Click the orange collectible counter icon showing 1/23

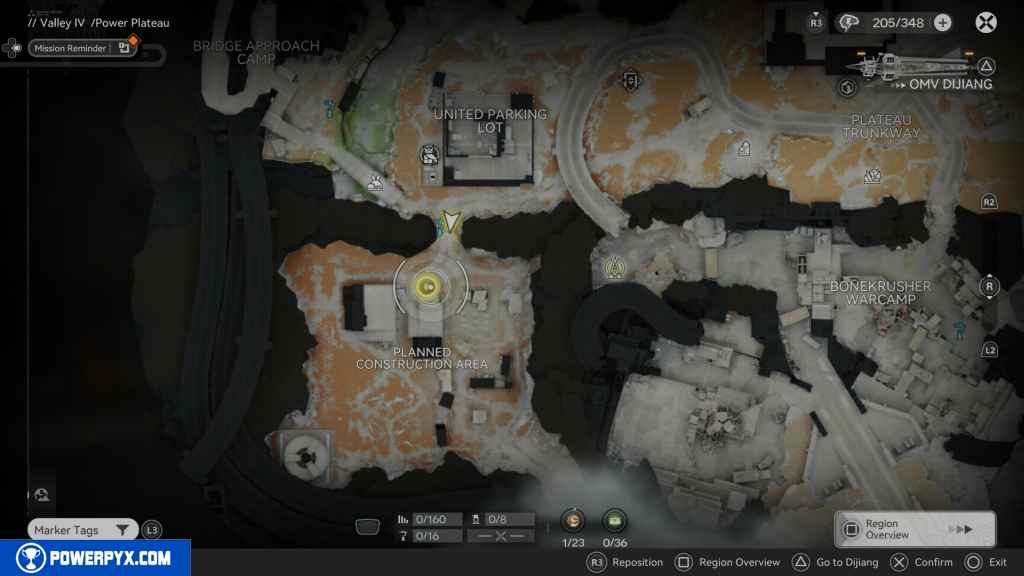point(573,520)
